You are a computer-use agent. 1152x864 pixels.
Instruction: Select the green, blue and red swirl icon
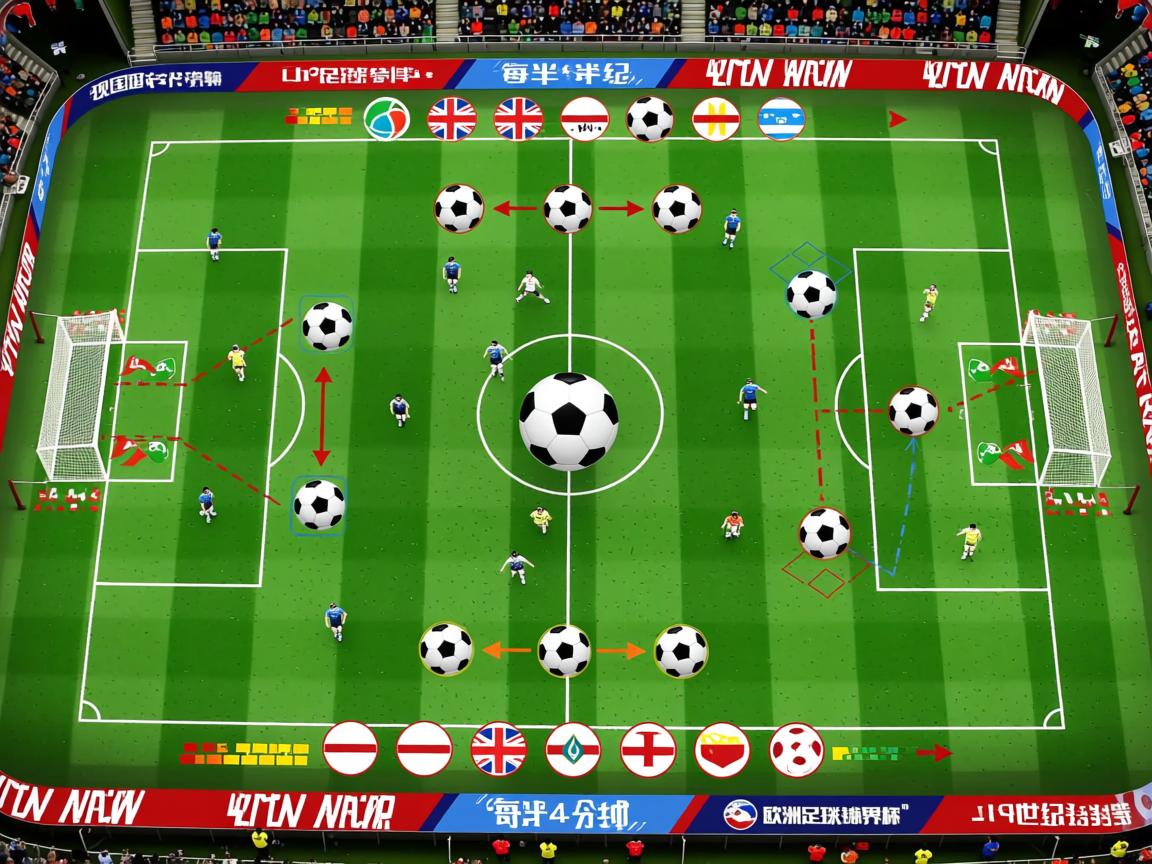pyautogui.click(x=386, y=119)
